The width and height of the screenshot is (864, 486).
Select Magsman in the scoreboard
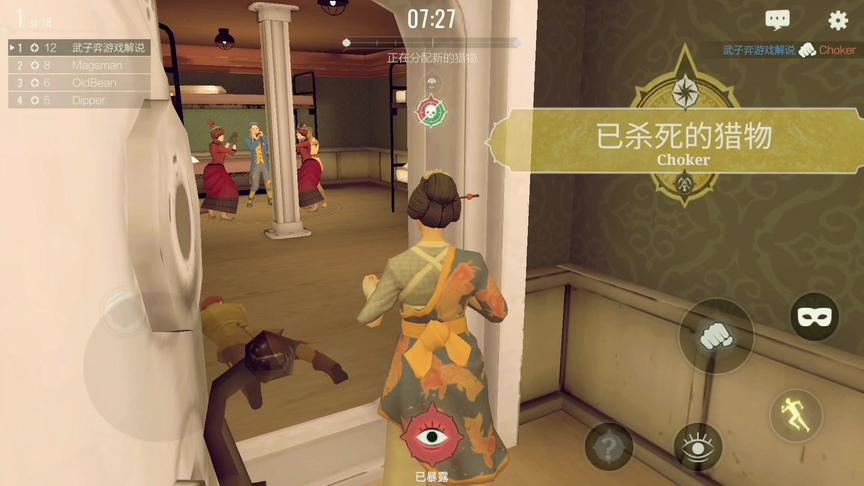[x=80, y=65]
